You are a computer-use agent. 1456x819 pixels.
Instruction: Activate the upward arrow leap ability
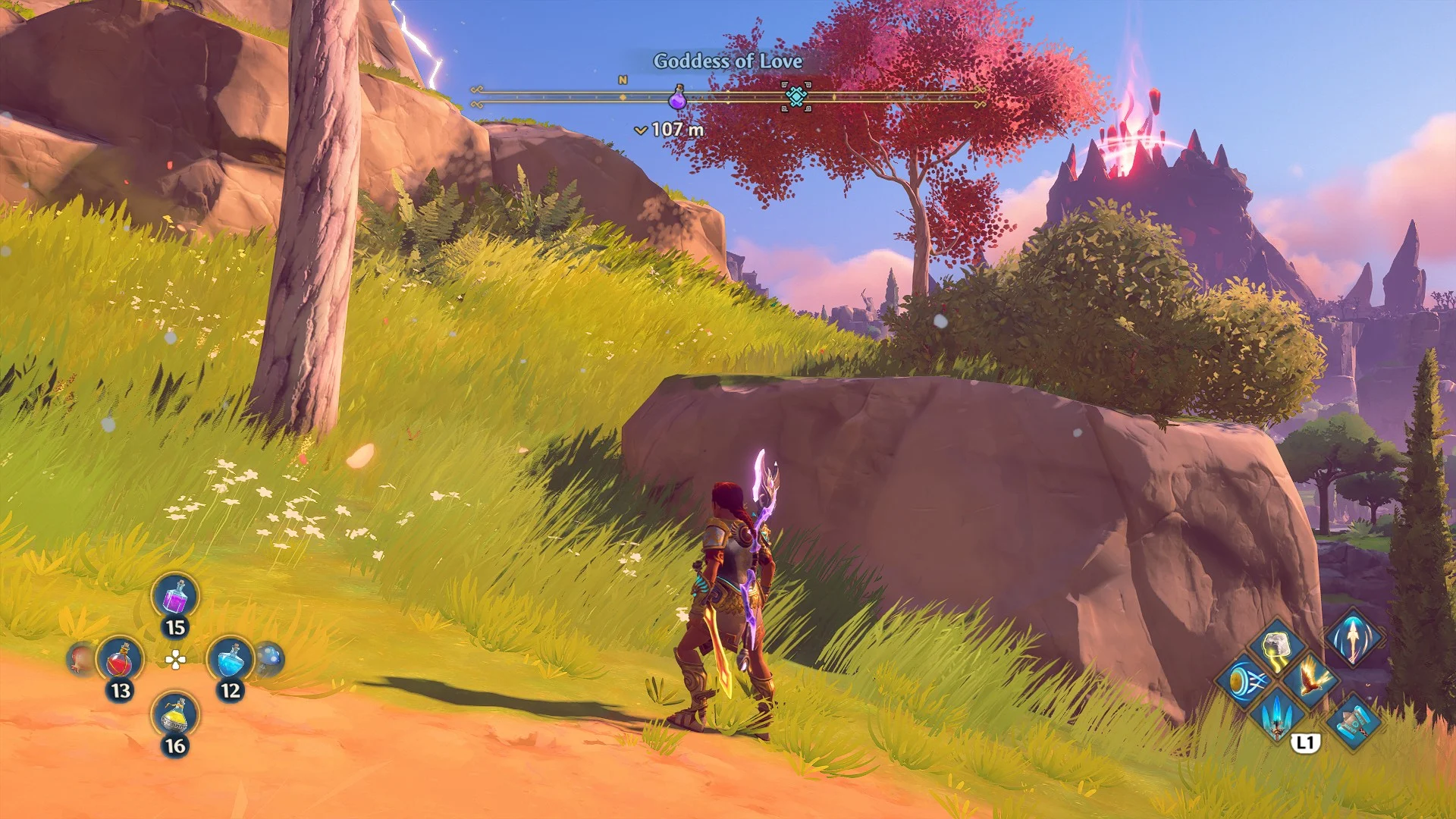point(1354,635)
